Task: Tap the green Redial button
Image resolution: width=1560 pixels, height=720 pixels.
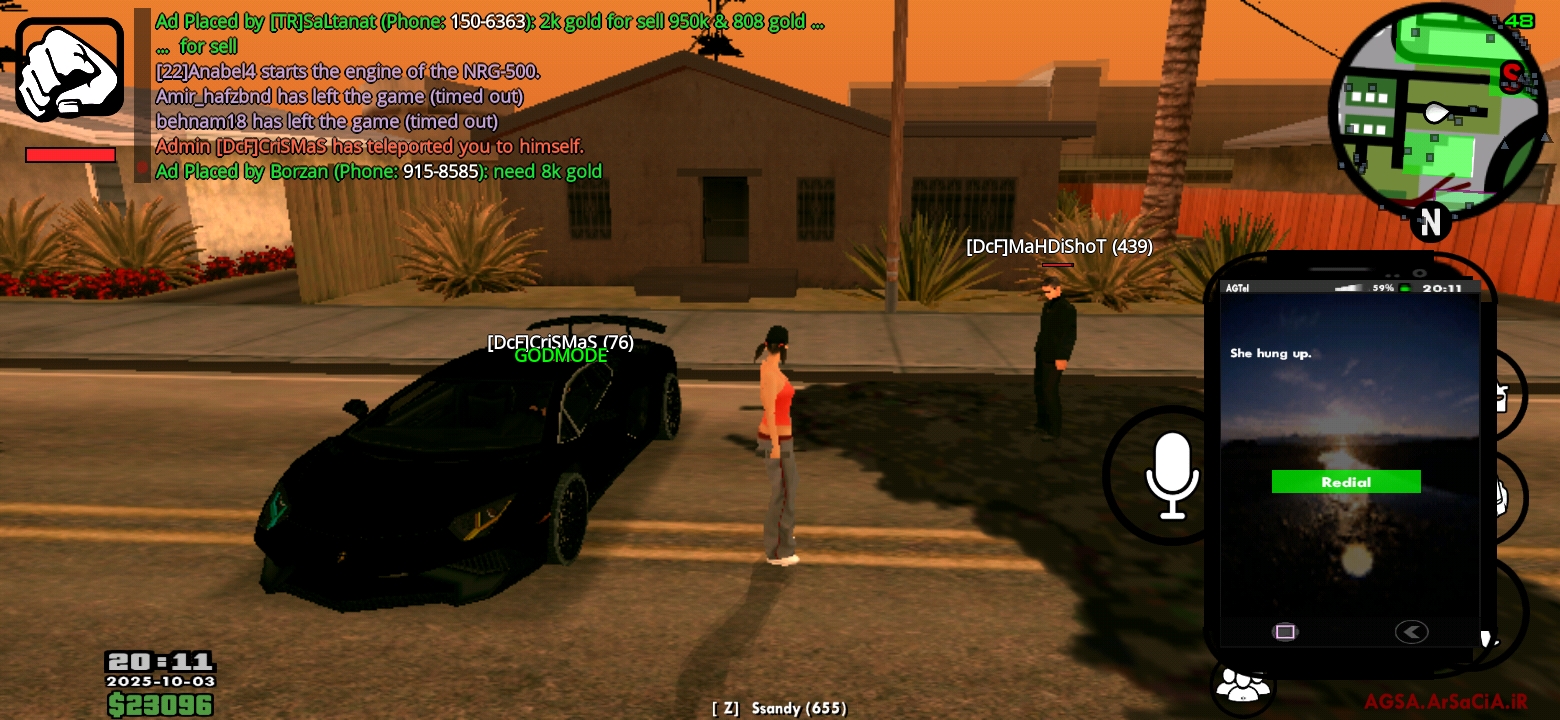Action: click(1345, 482)
